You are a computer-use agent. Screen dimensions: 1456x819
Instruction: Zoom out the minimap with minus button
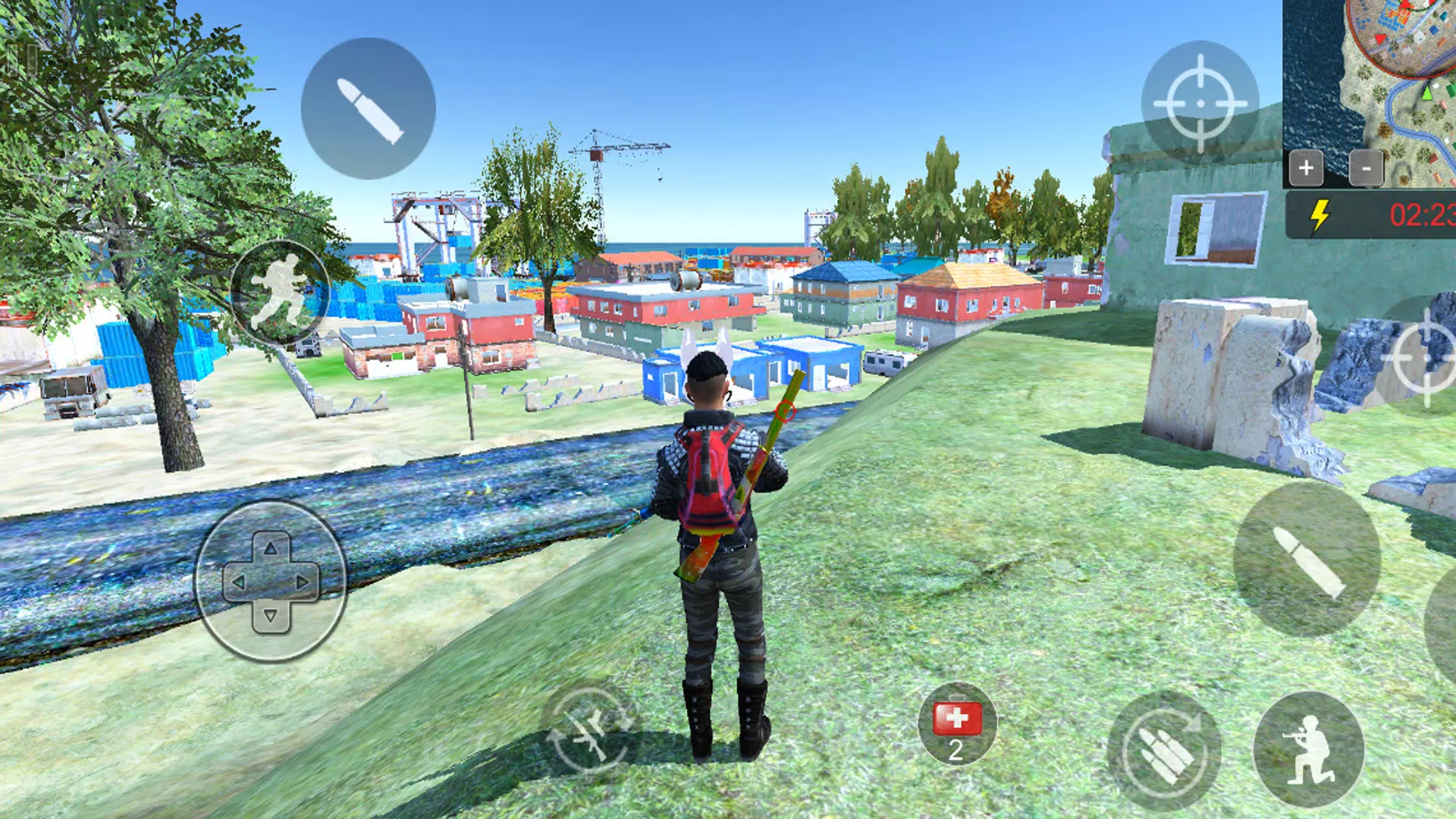pyautogui.click(x=1368, y=168)
